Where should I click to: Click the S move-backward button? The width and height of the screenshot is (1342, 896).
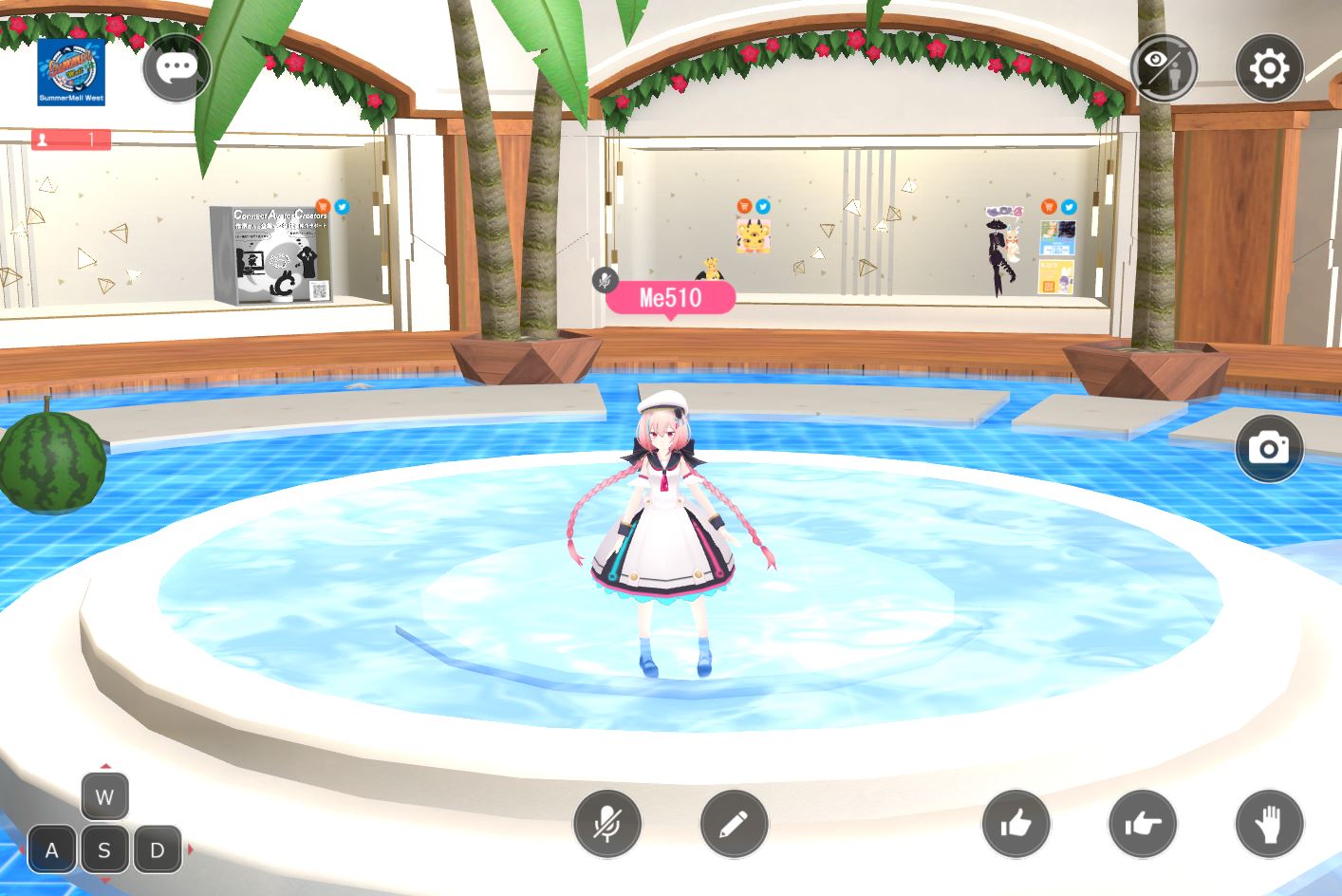(x=104, y=850)
